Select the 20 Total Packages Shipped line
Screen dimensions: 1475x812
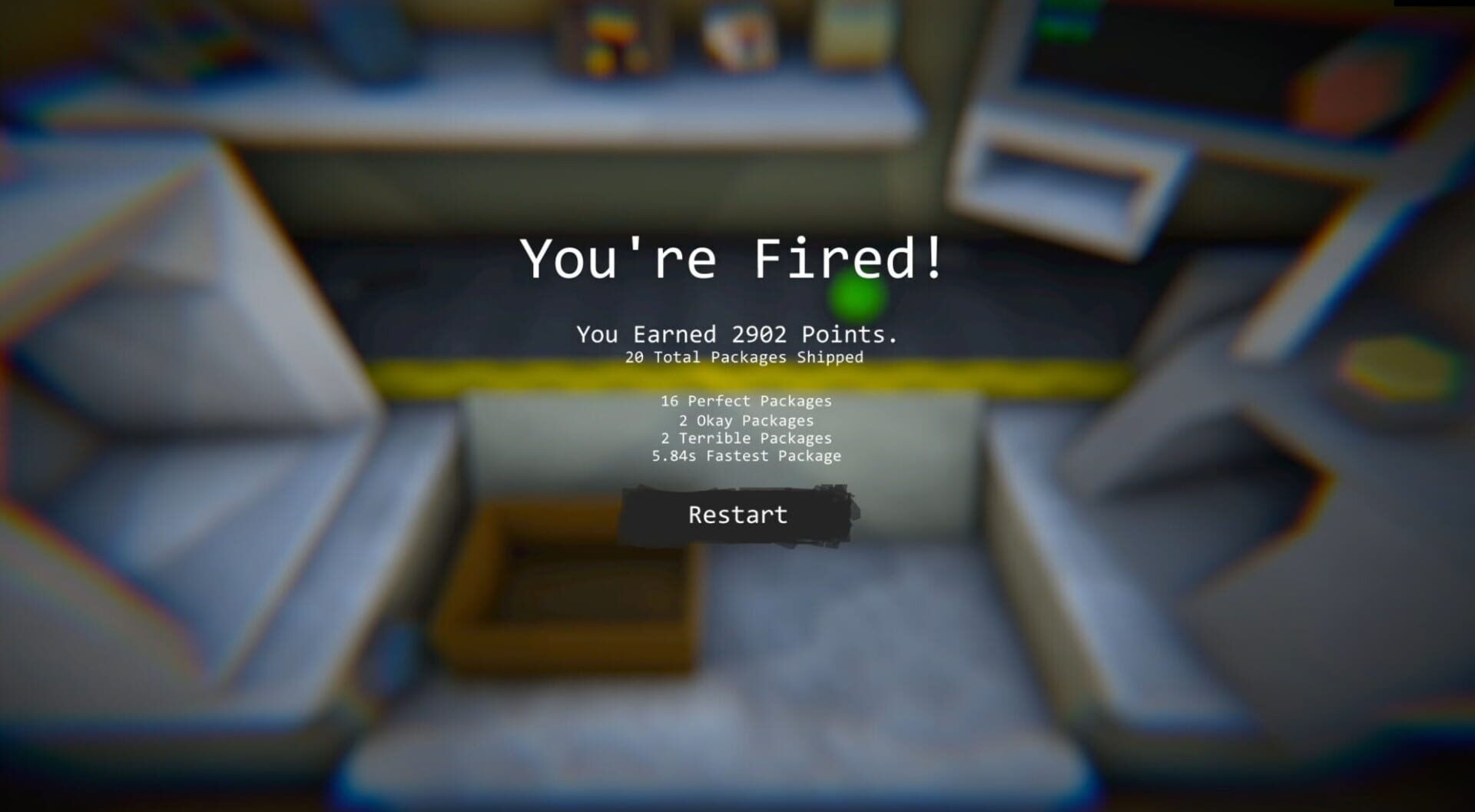[744, 356]
